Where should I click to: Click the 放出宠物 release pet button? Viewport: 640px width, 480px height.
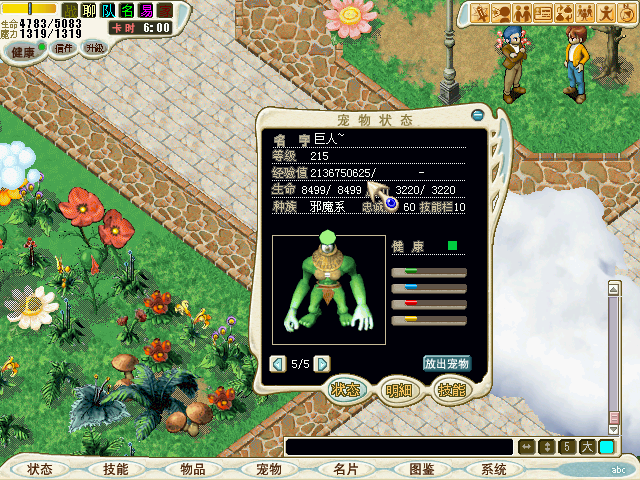tap(447, 364)
